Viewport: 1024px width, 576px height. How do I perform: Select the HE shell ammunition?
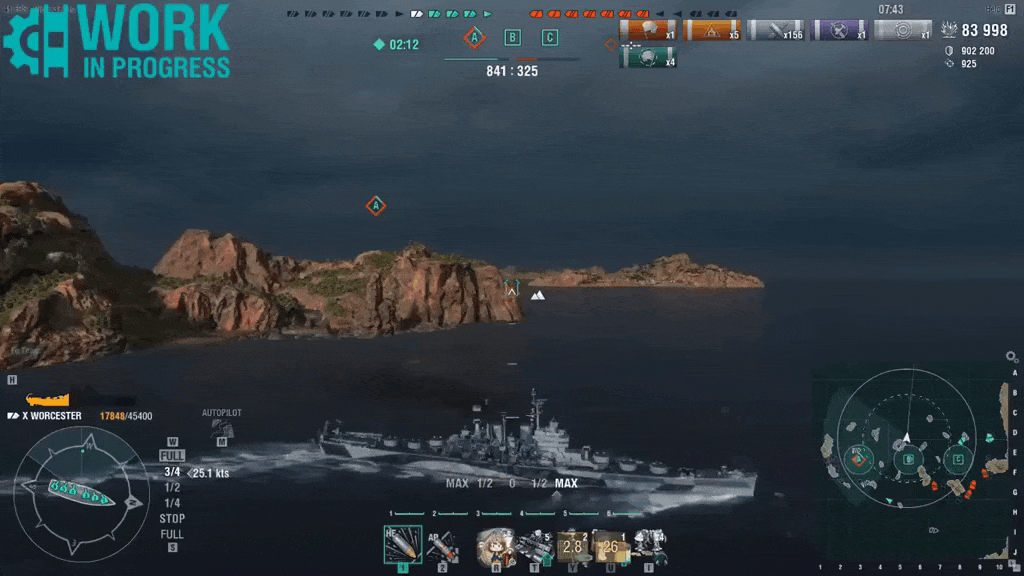click(x=402, y=545)
